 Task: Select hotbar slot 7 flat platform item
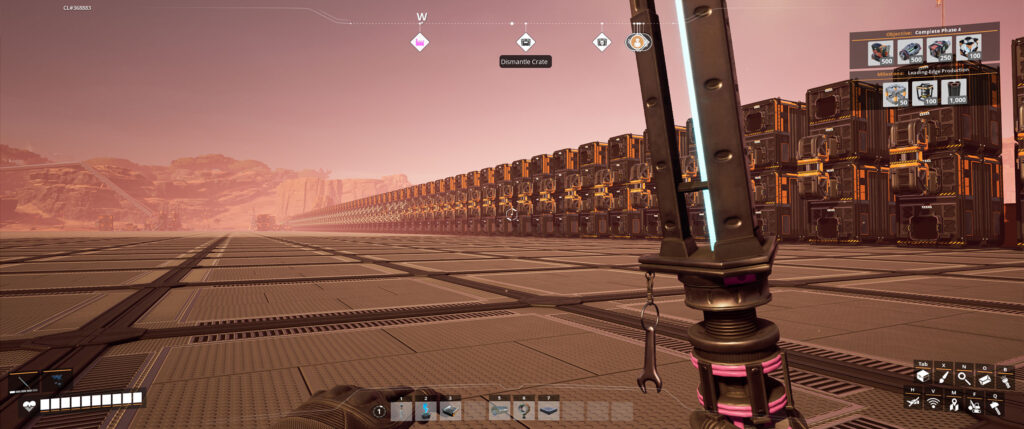548,410
